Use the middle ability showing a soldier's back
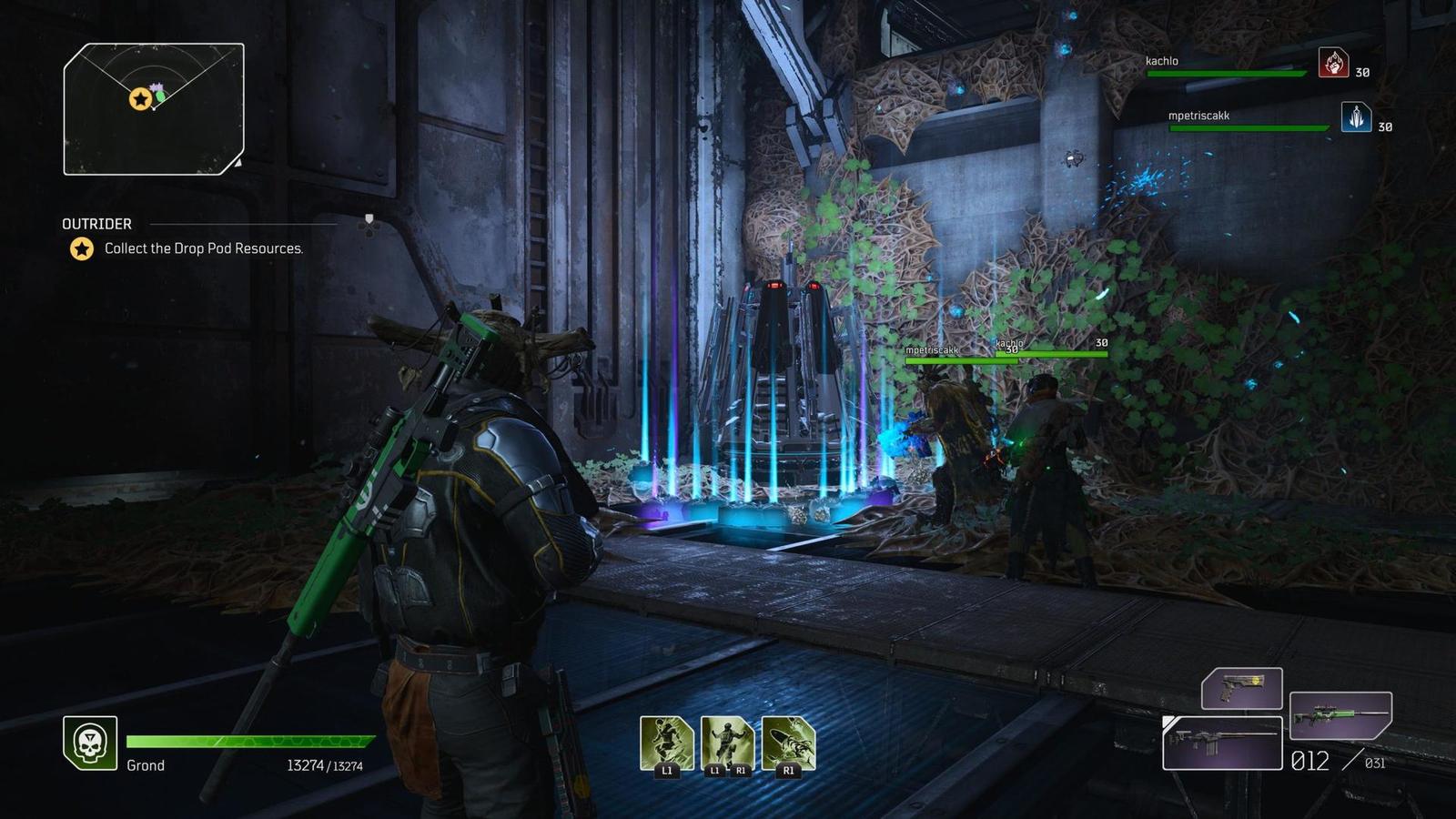This screenshot has width=1456, height=819. tap(727, 743)
